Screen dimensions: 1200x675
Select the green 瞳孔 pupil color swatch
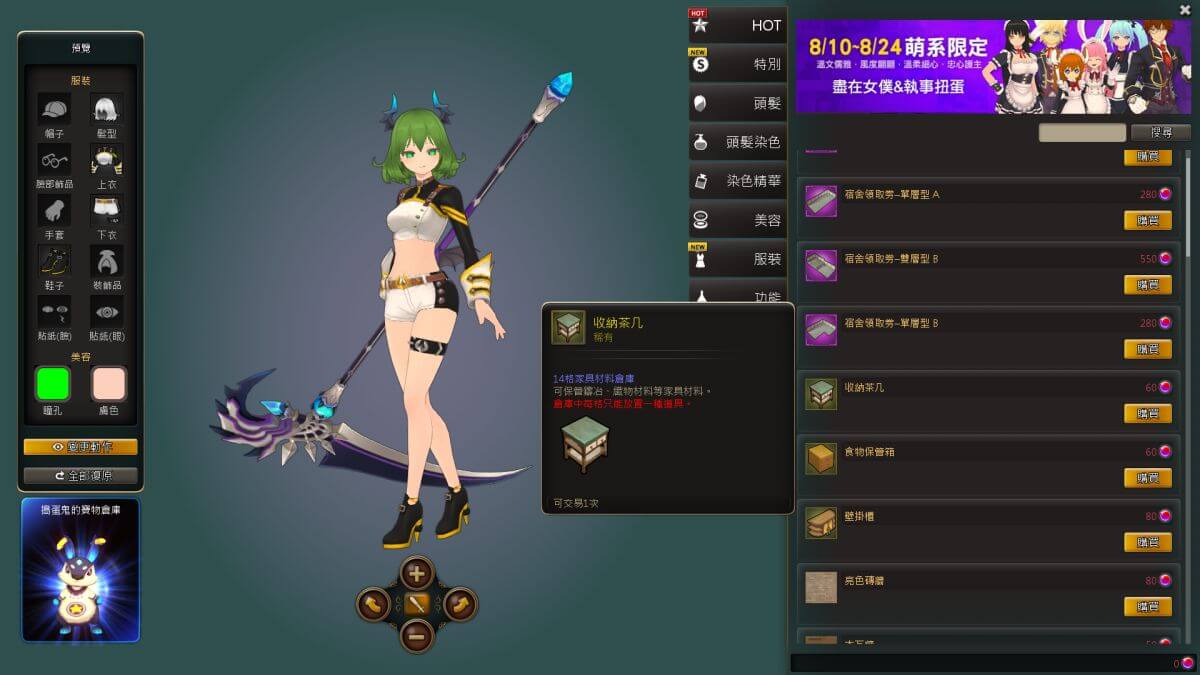[53, 384]
